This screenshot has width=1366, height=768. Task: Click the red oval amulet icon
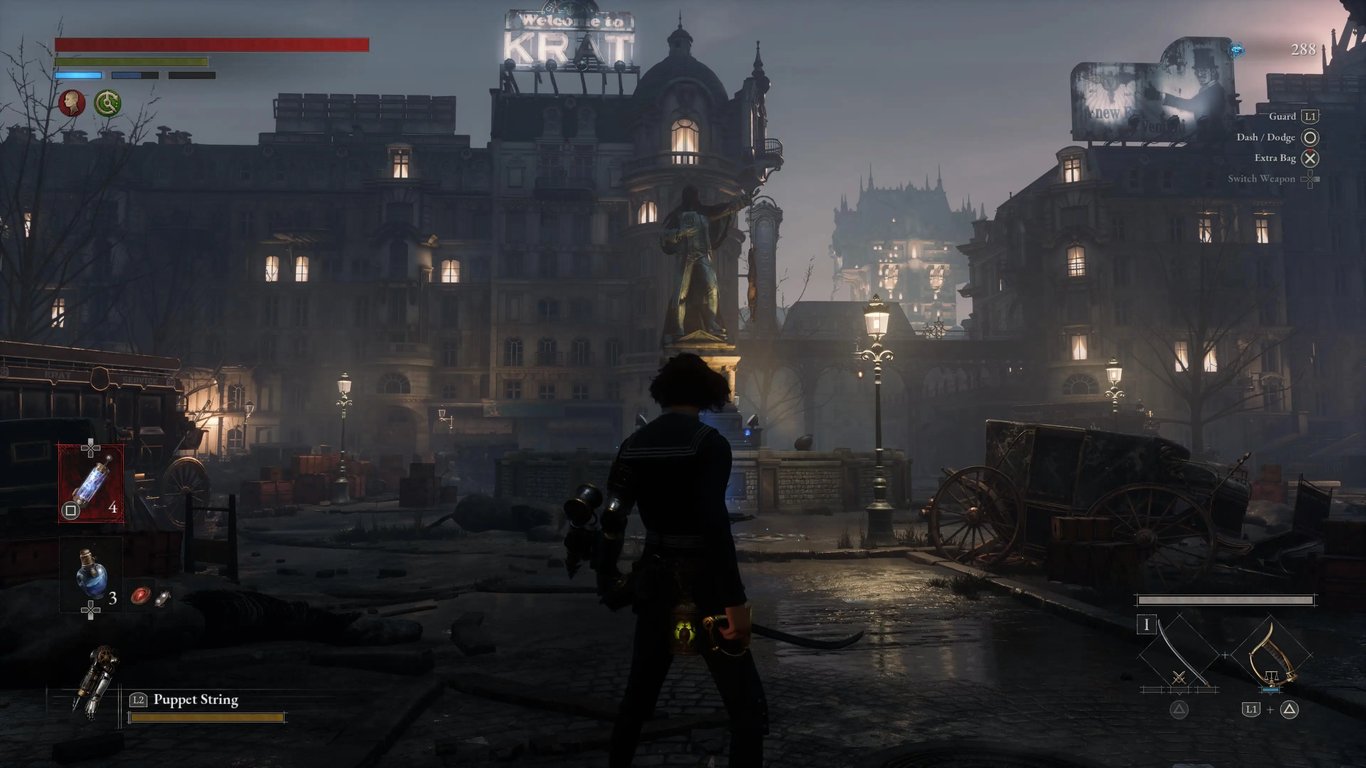140,595
